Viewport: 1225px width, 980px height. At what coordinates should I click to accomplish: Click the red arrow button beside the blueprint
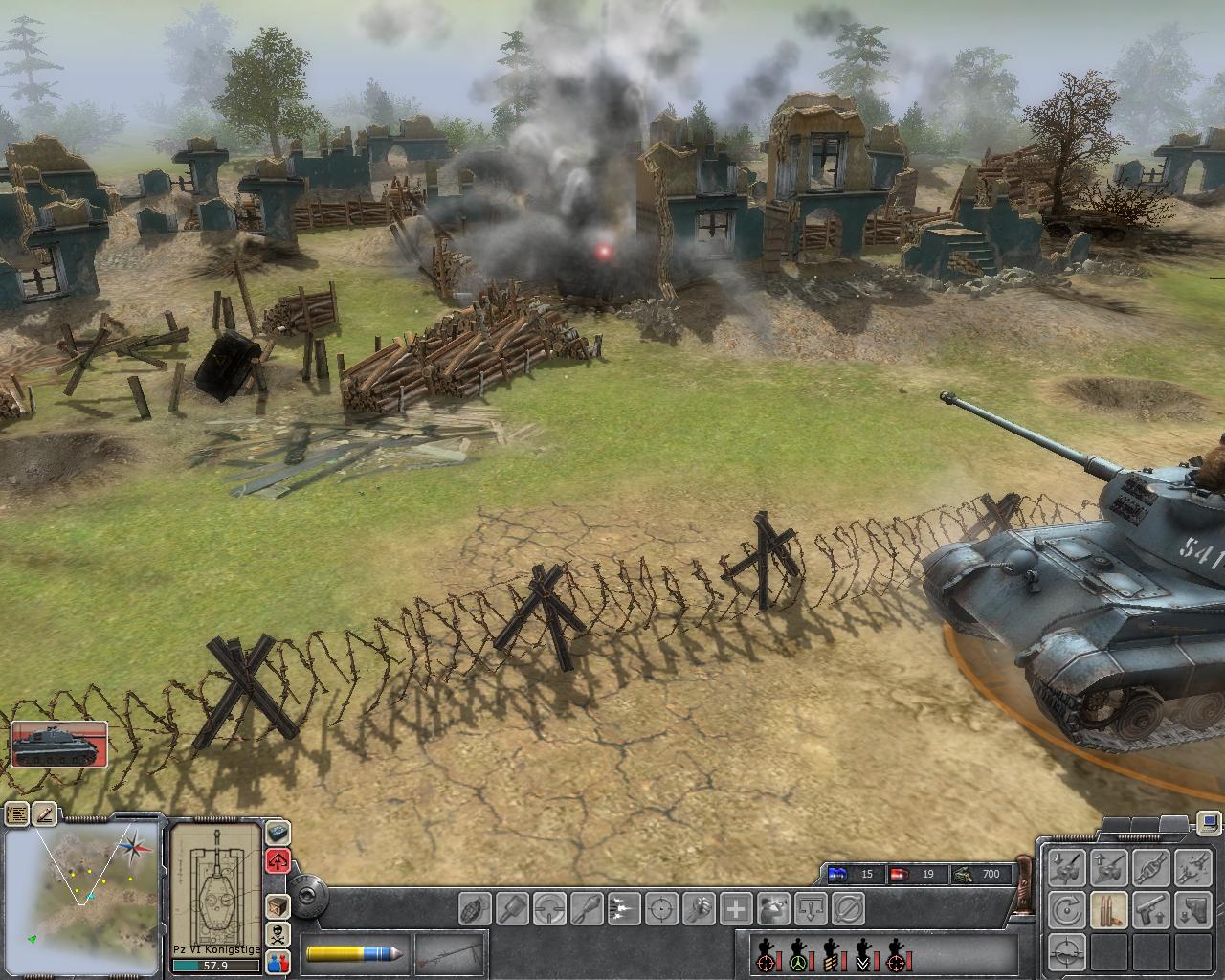[x=278, y=859]
